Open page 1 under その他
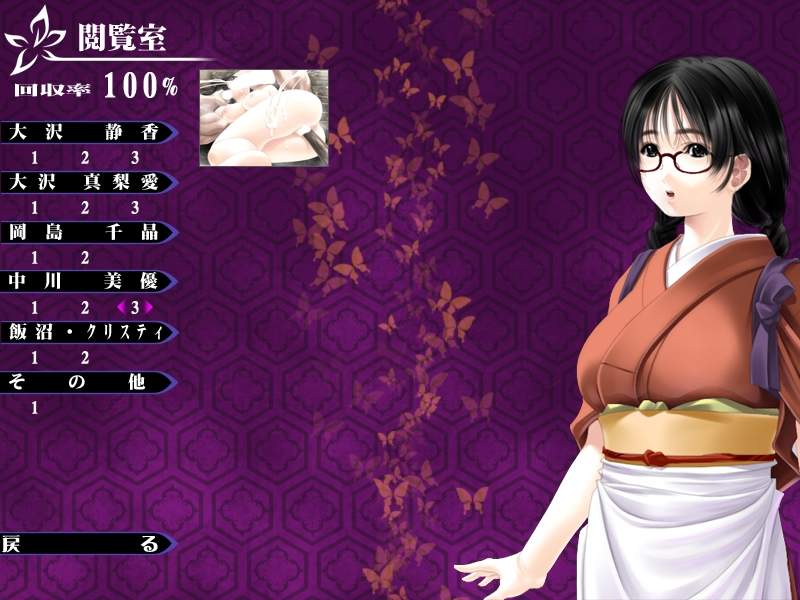This screenshot has height=600, width=800. (x=36, y=407)
